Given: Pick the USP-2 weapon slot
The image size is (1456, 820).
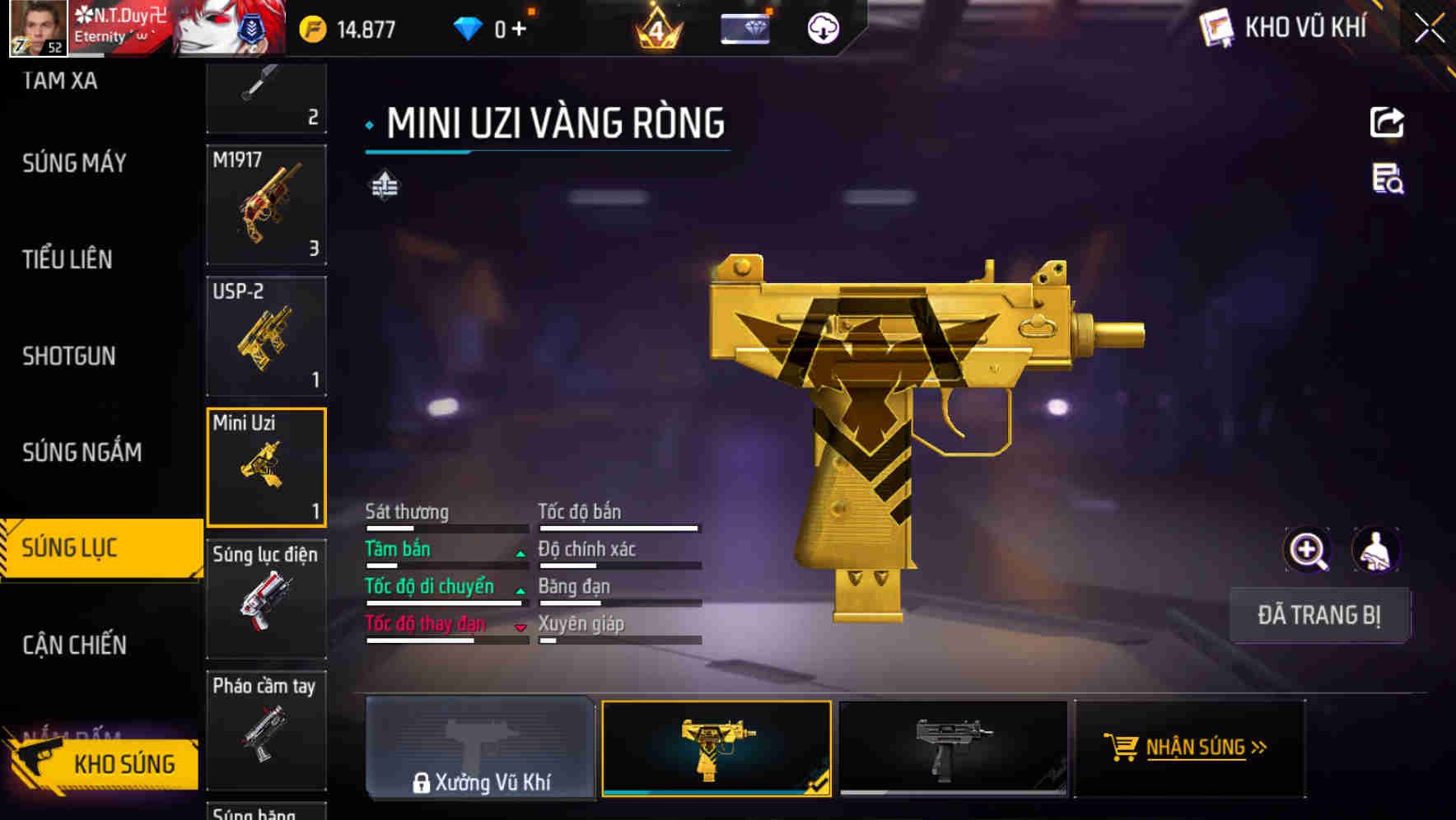Looking at the screenshot, I should 266,336.
